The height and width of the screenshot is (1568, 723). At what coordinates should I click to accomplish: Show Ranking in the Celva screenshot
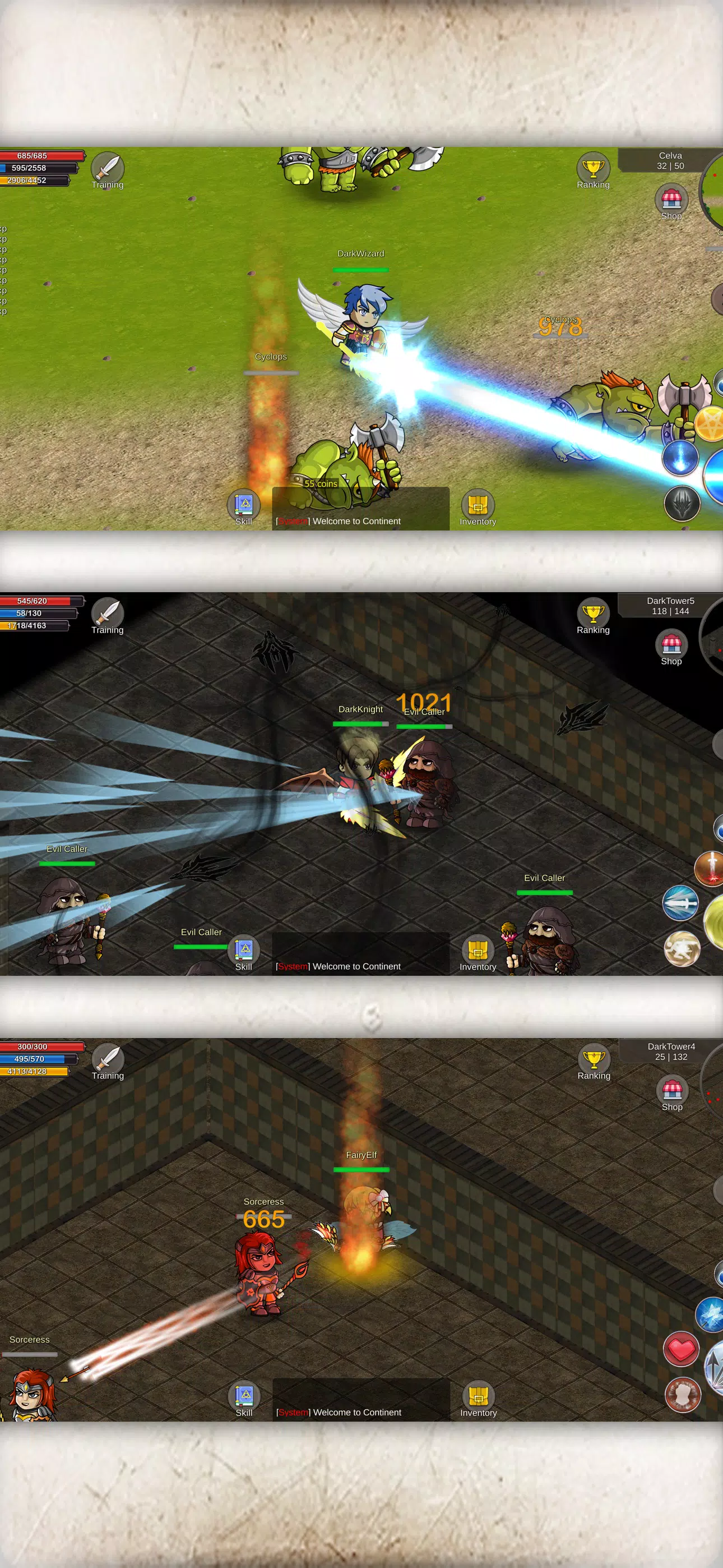click(x=593, y=169)
